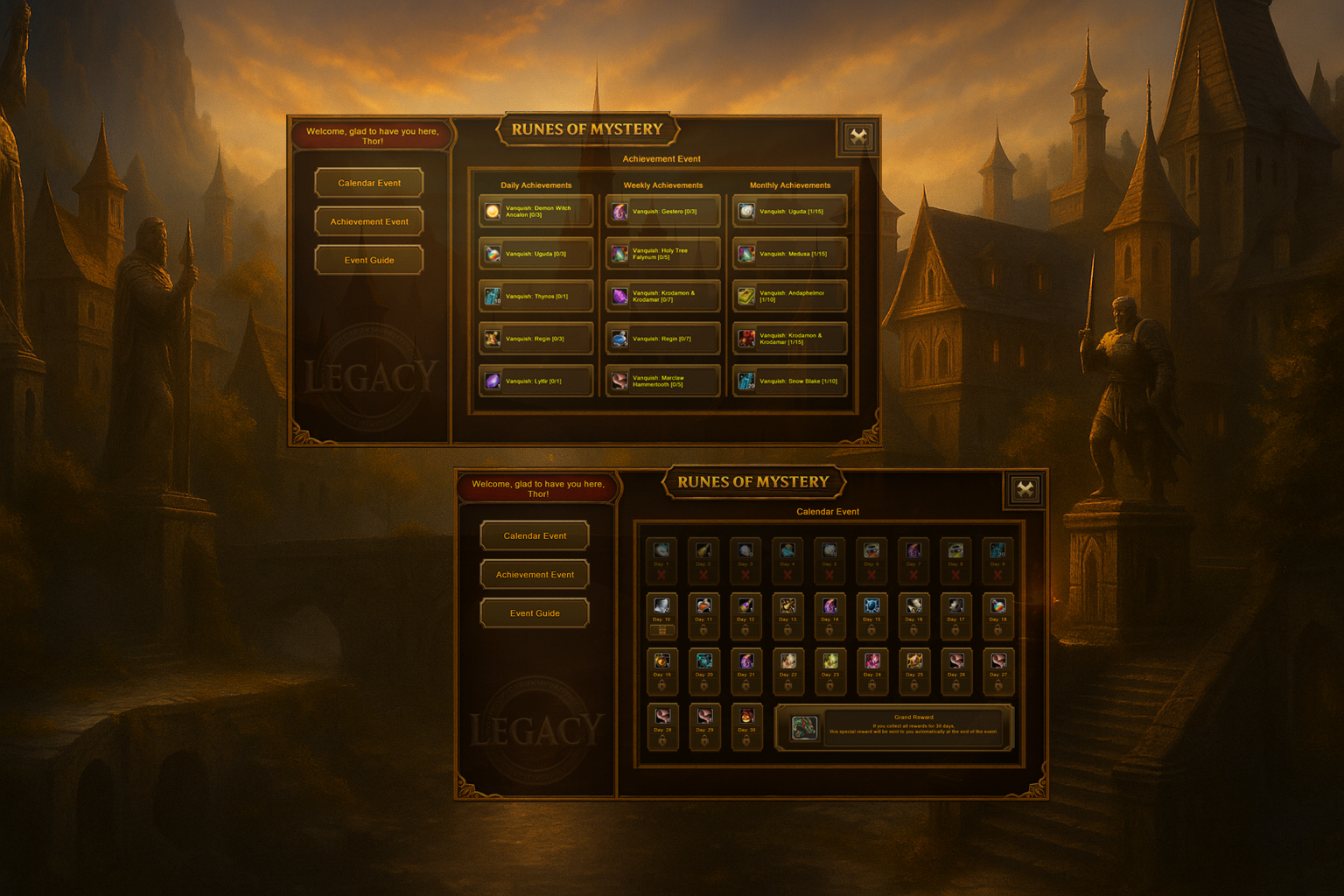Switch to Achievement Event from the calendar window

535,575
